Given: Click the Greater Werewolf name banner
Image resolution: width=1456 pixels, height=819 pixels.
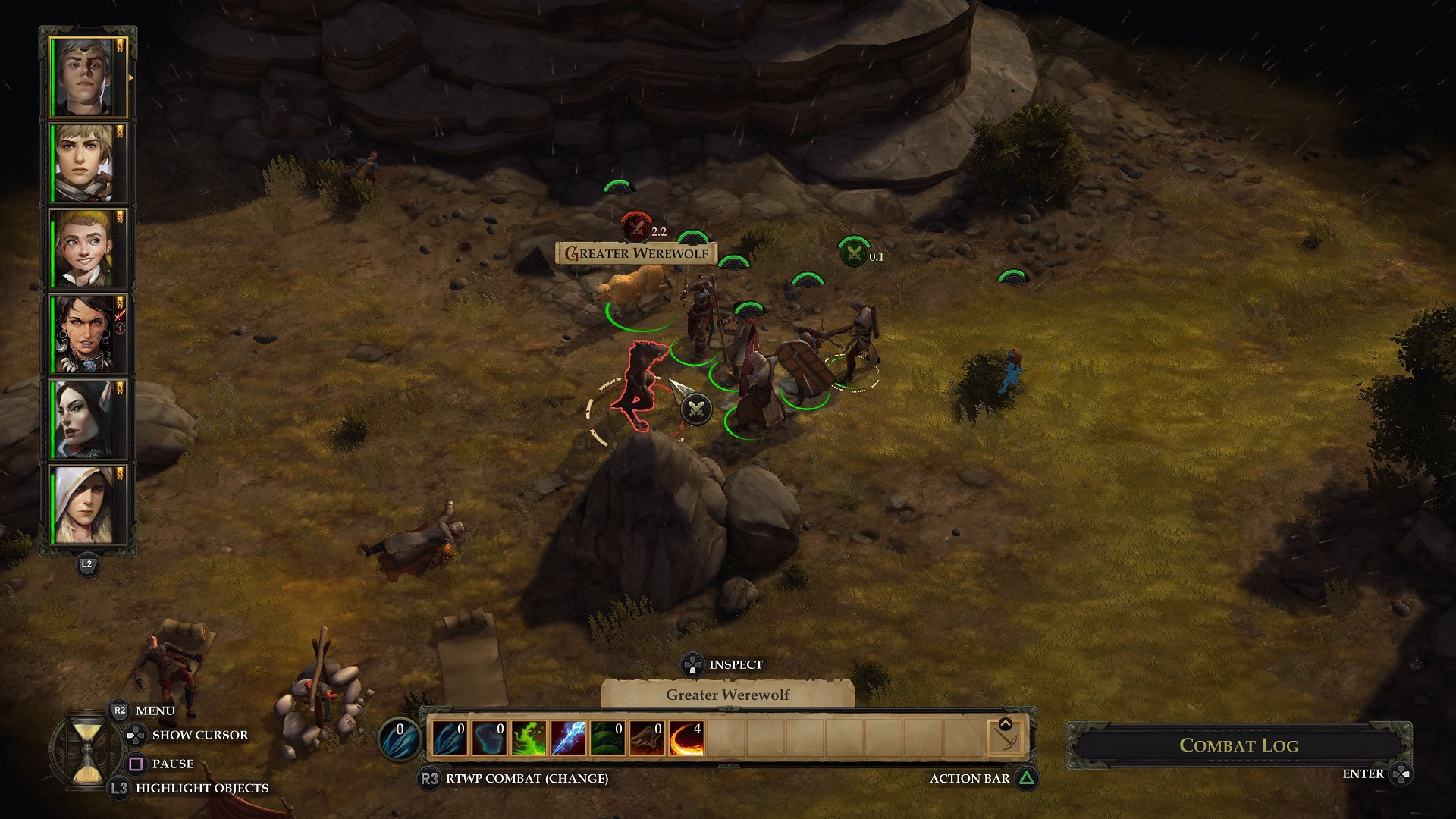Looking at the screenshot, I should click(x=636, y=253).
